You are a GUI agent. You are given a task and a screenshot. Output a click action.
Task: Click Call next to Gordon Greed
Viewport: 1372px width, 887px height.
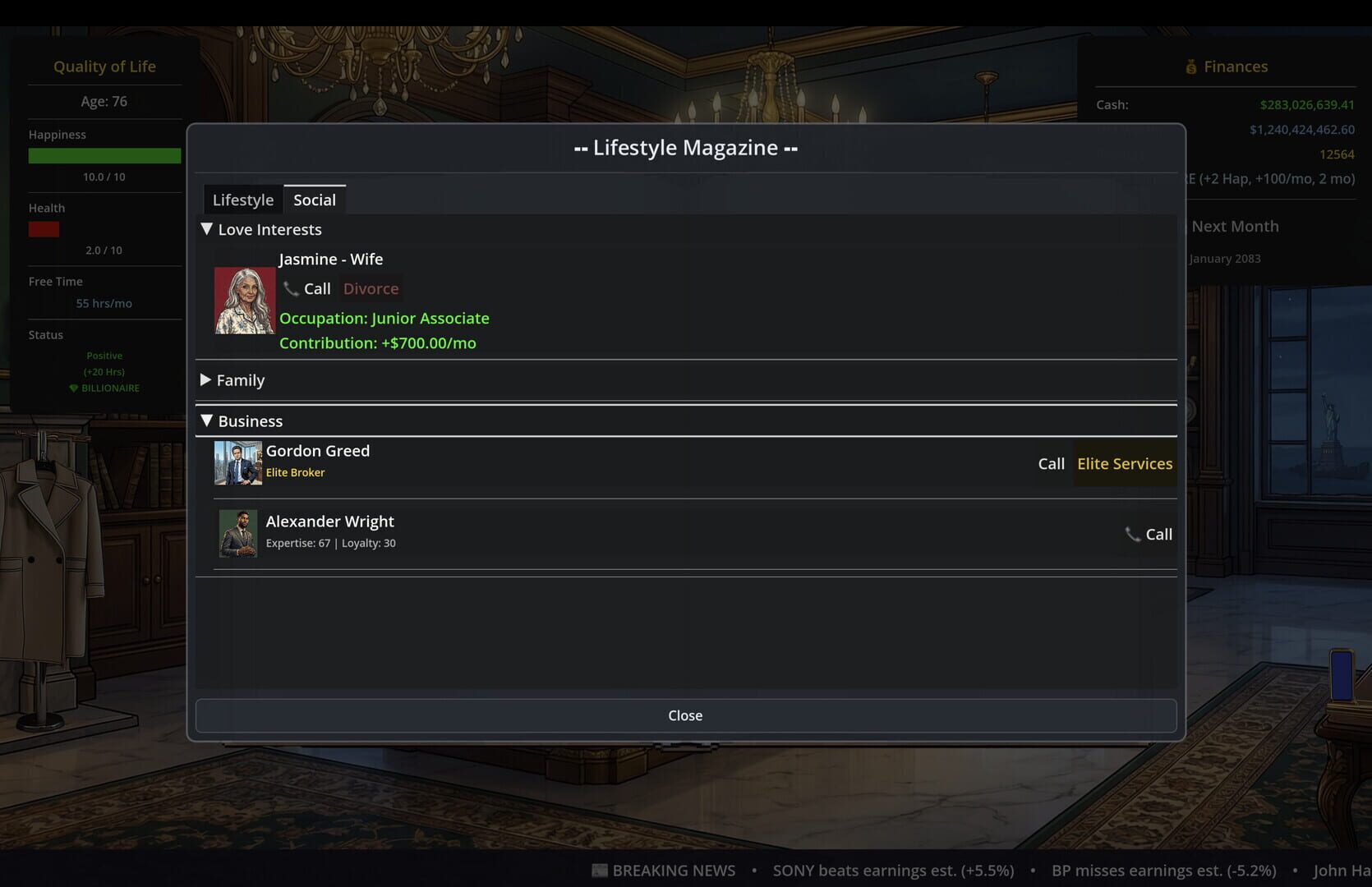[x=1052, y=463]
